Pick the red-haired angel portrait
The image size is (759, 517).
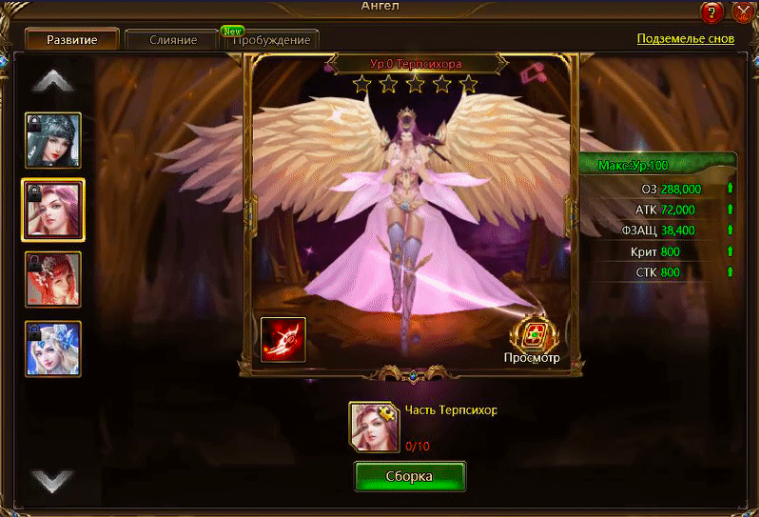pyautogui.click(x=53, y=279)
